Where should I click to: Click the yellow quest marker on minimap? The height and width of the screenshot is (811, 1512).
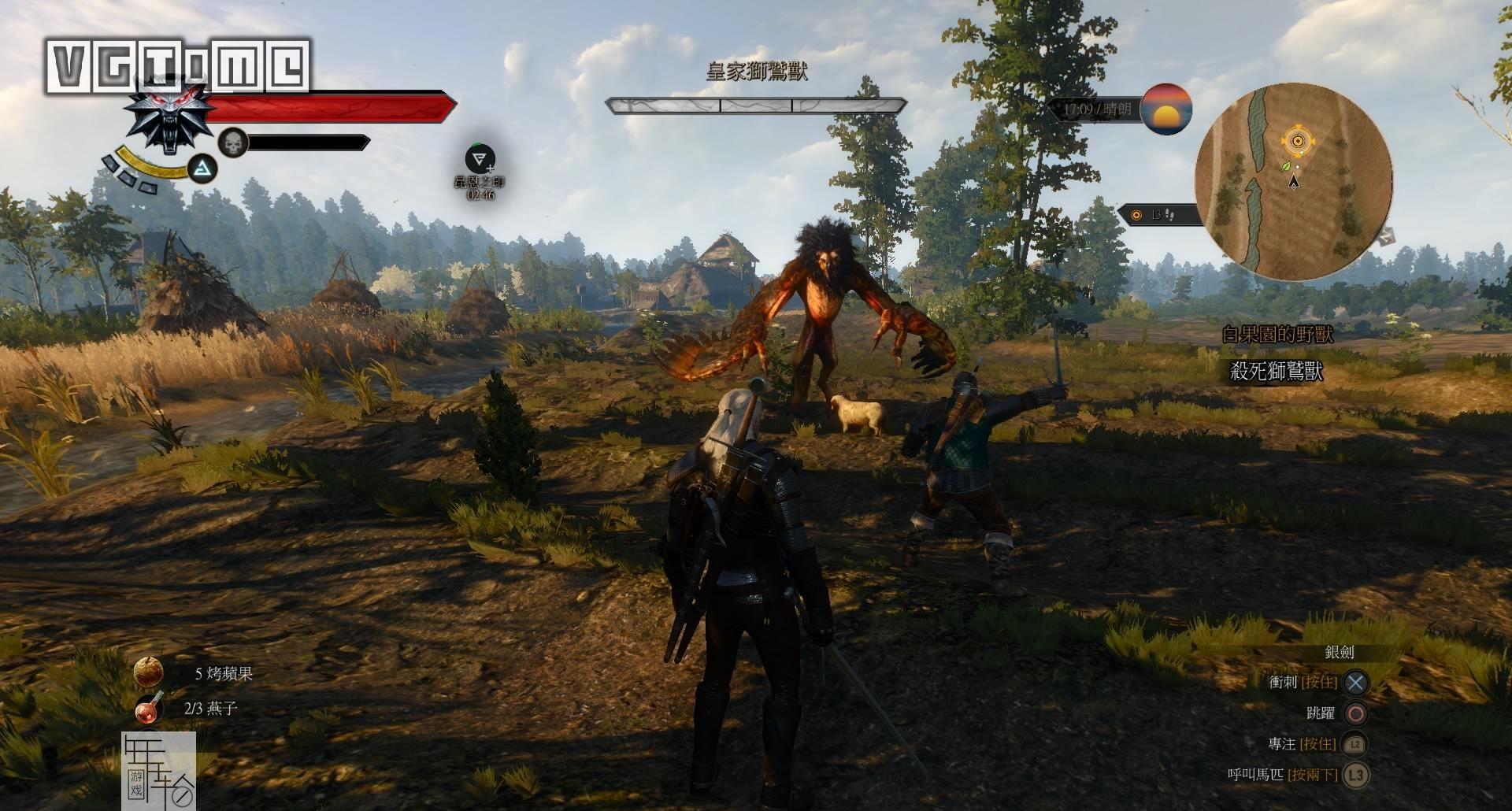(1298, 142)
